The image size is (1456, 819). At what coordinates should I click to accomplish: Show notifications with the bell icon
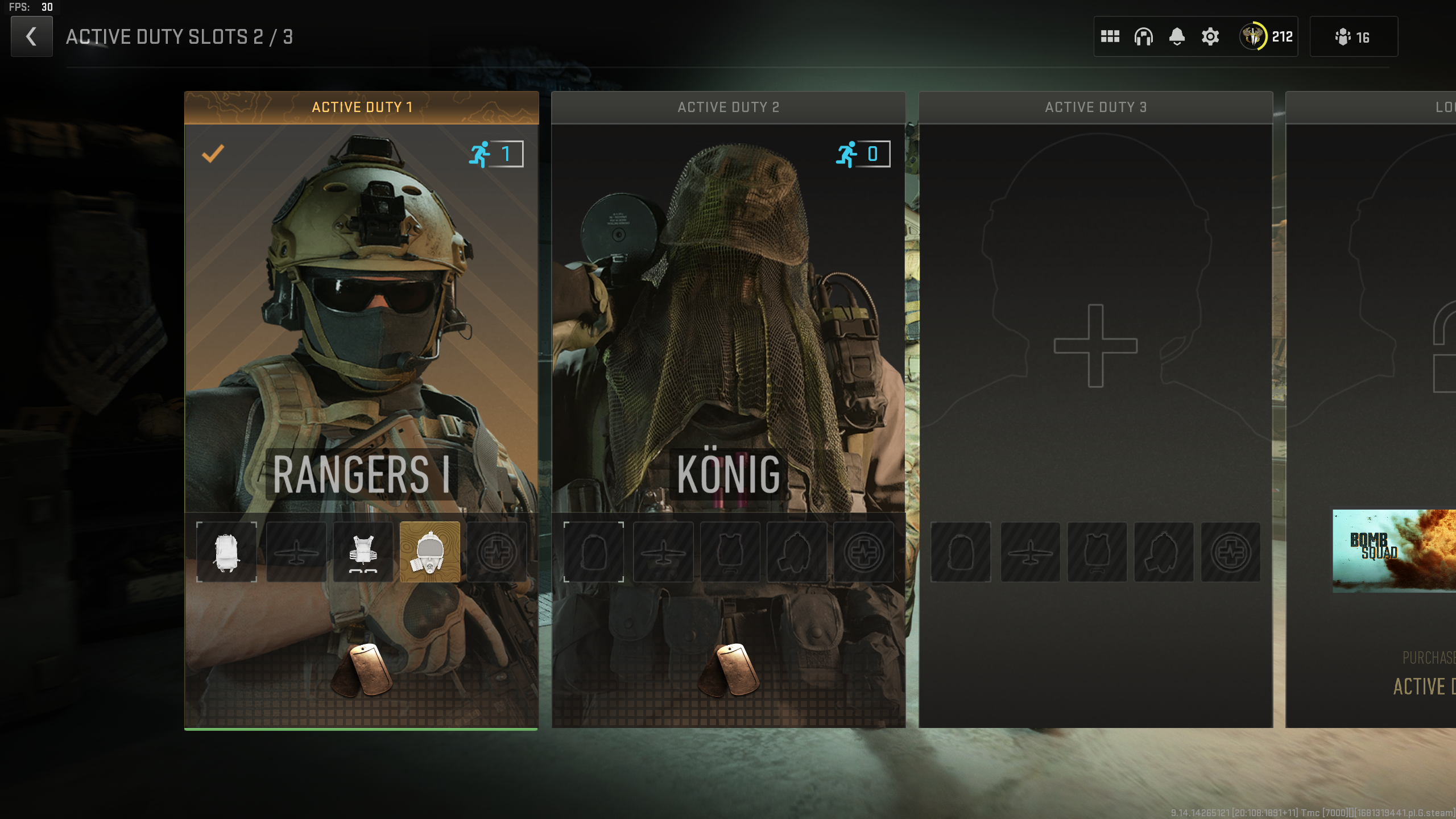click(1177, 36)
